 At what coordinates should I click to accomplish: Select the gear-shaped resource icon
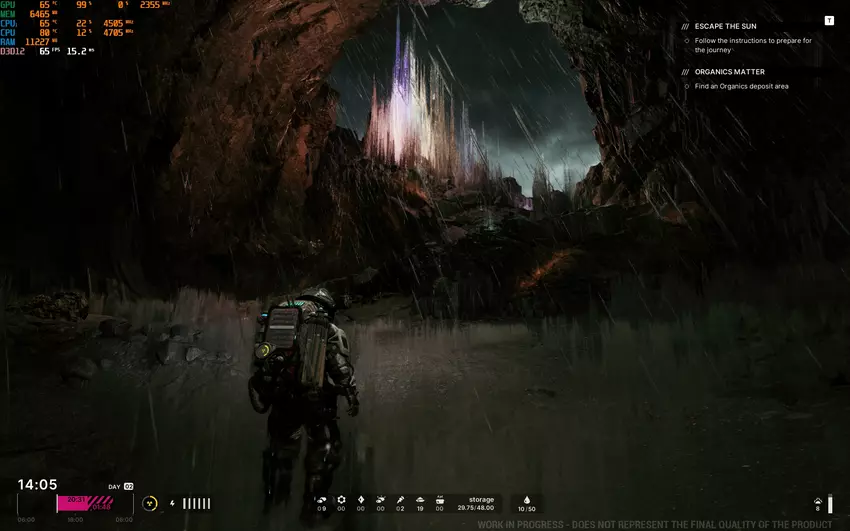tap(341, 499)
